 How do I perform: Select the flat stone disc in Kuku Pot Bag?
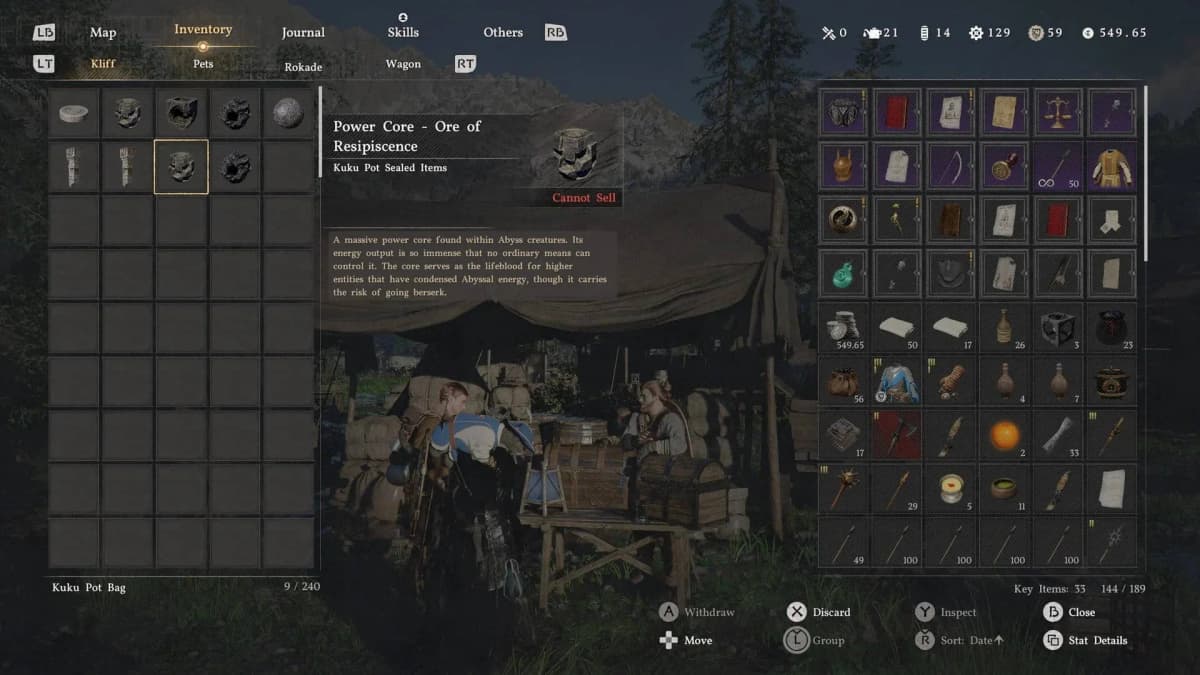pyautogui.click(x=74, y=113)
